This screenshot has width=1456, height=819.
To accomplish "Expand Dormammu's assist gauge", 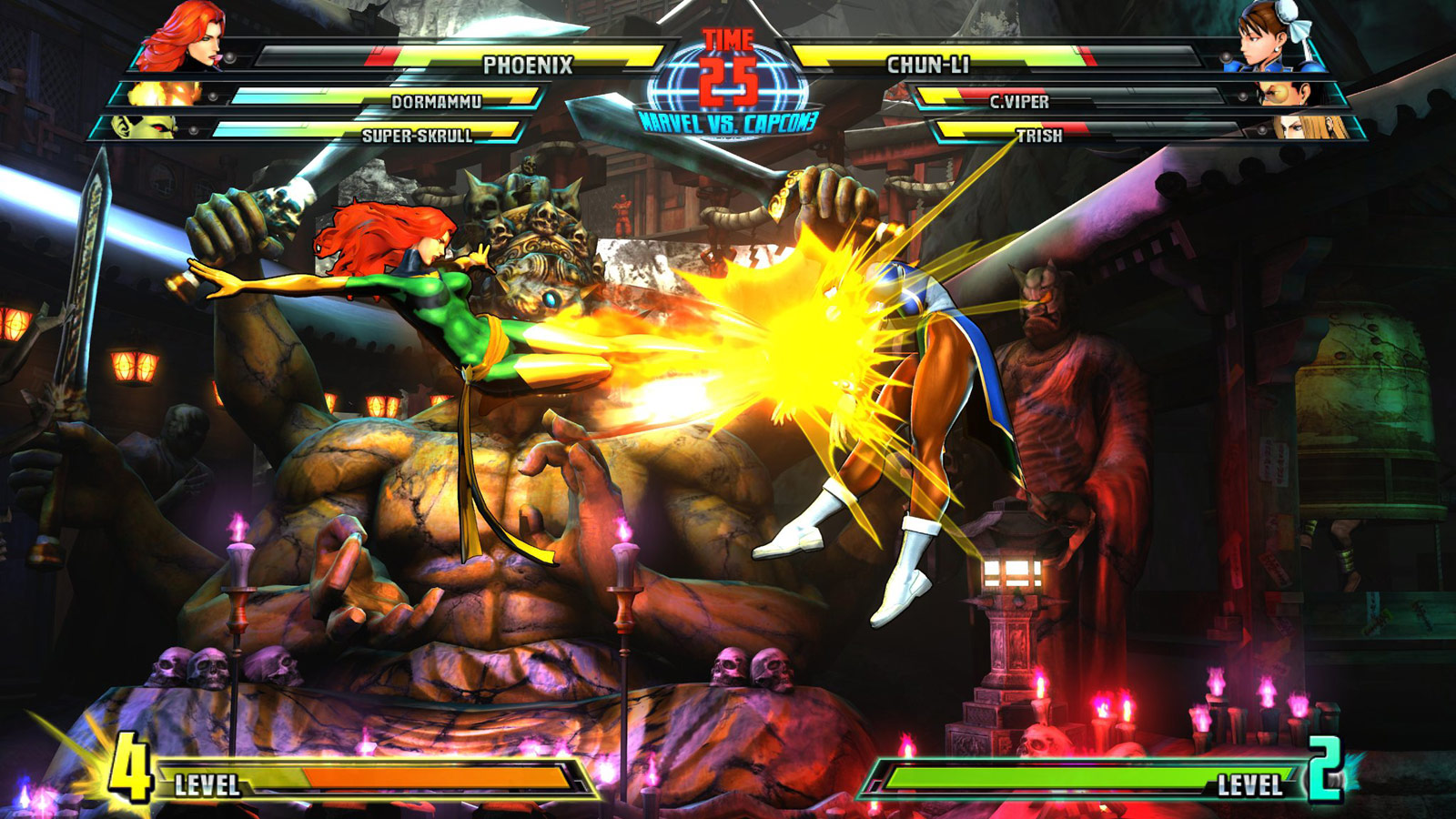I will tap(437, 102).
